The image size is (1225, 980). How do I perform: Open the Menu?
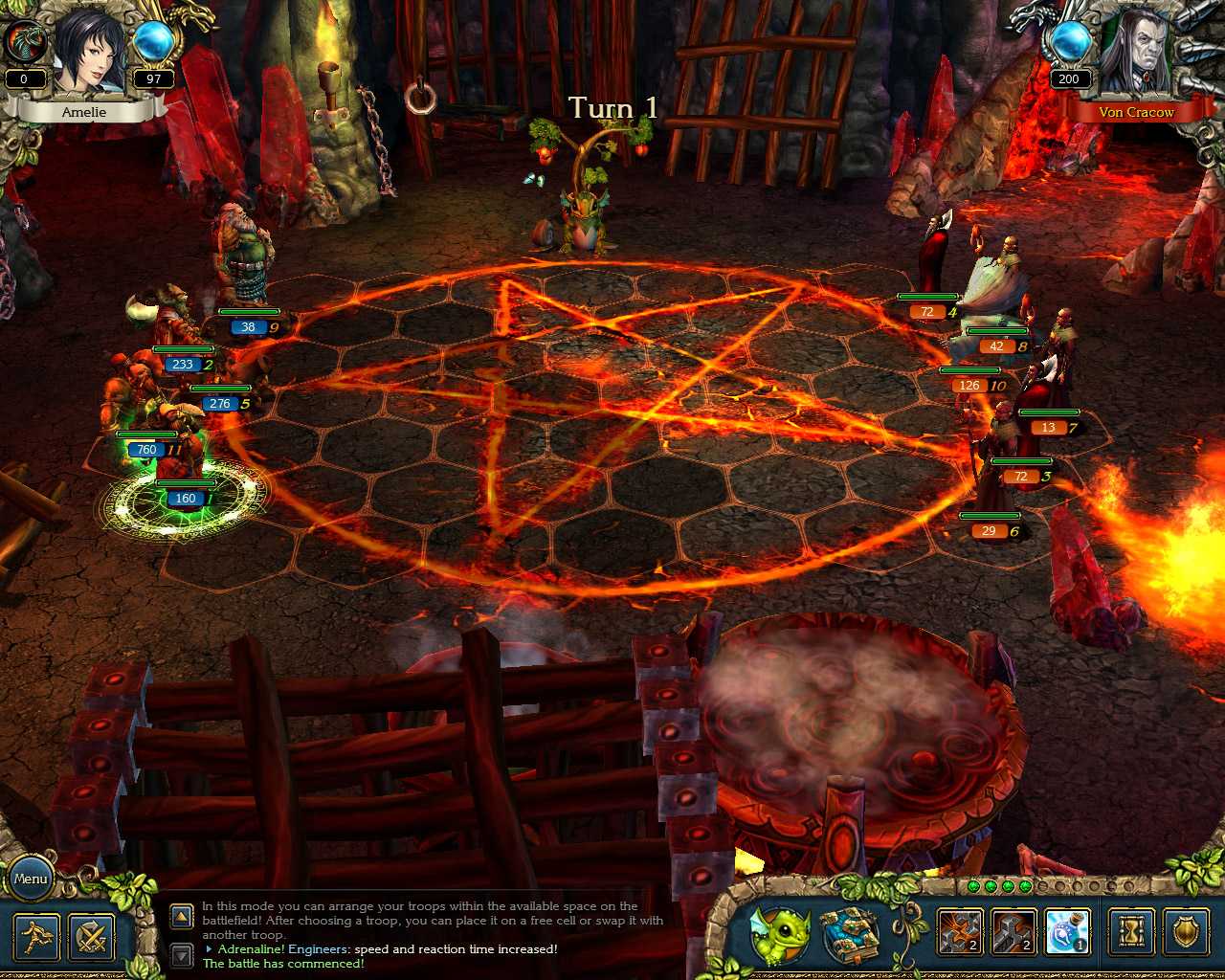(x=32, y=878)
